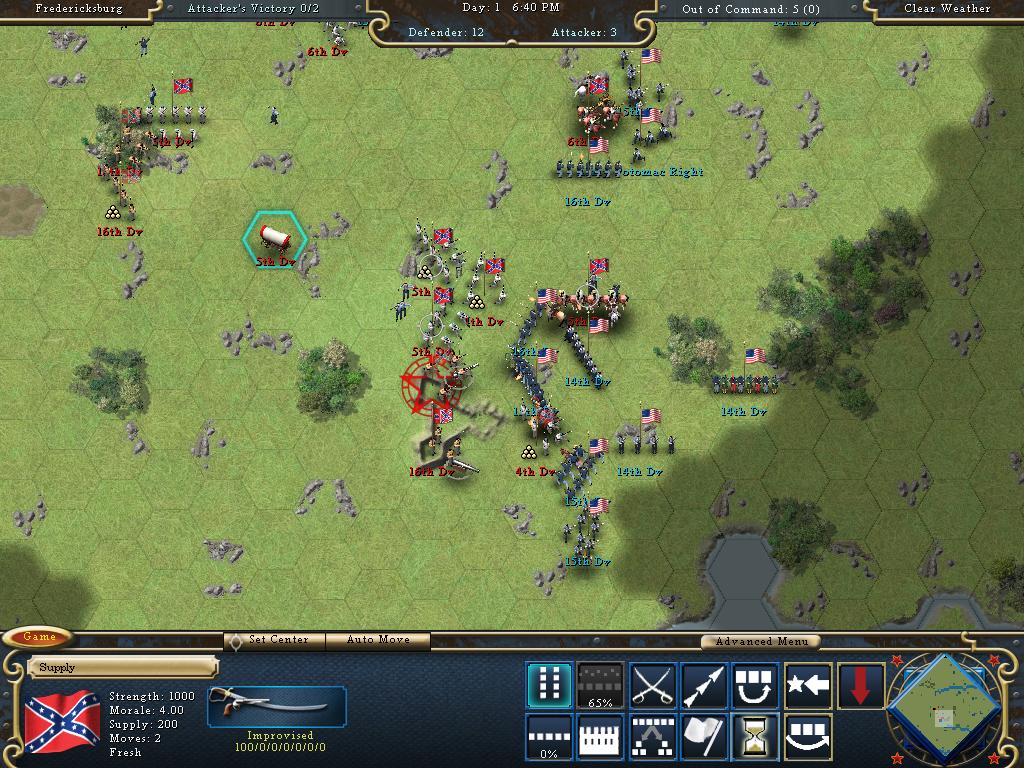The image size is (1024, 768).
Task: Select the highlighted supply wagon unit
Action: tap(275, 237)
